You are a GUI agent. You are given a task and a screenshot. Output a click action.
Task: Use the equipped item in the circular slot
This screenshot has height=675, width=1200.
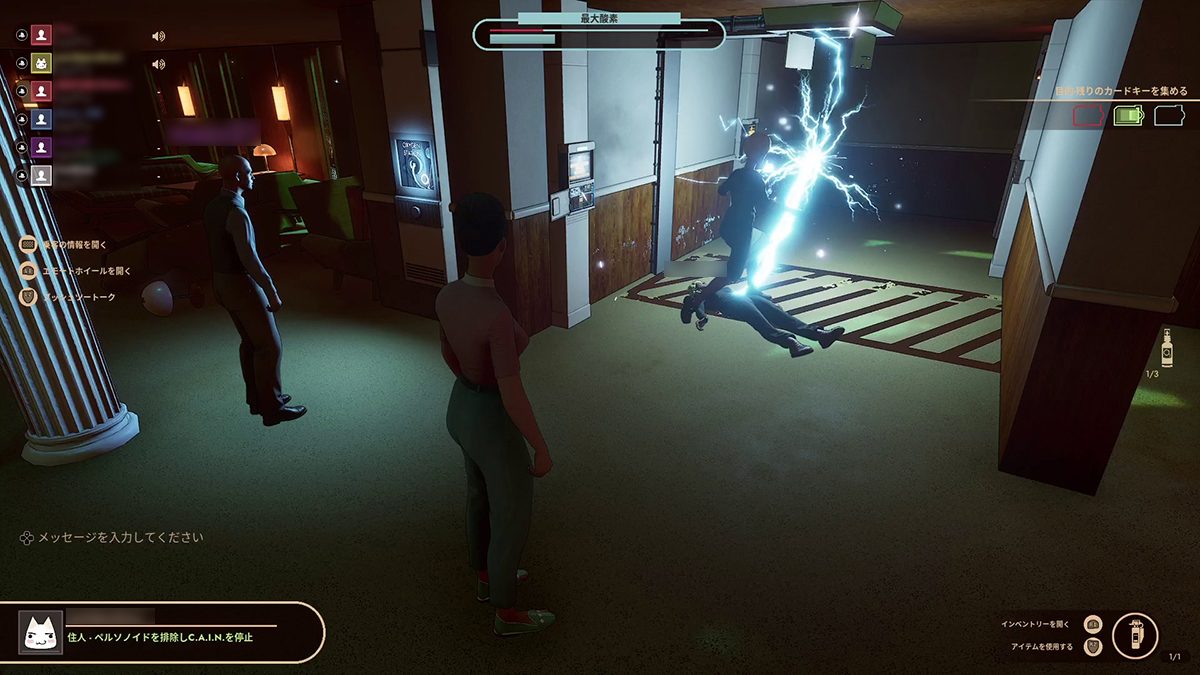[x=1135, y=635]
